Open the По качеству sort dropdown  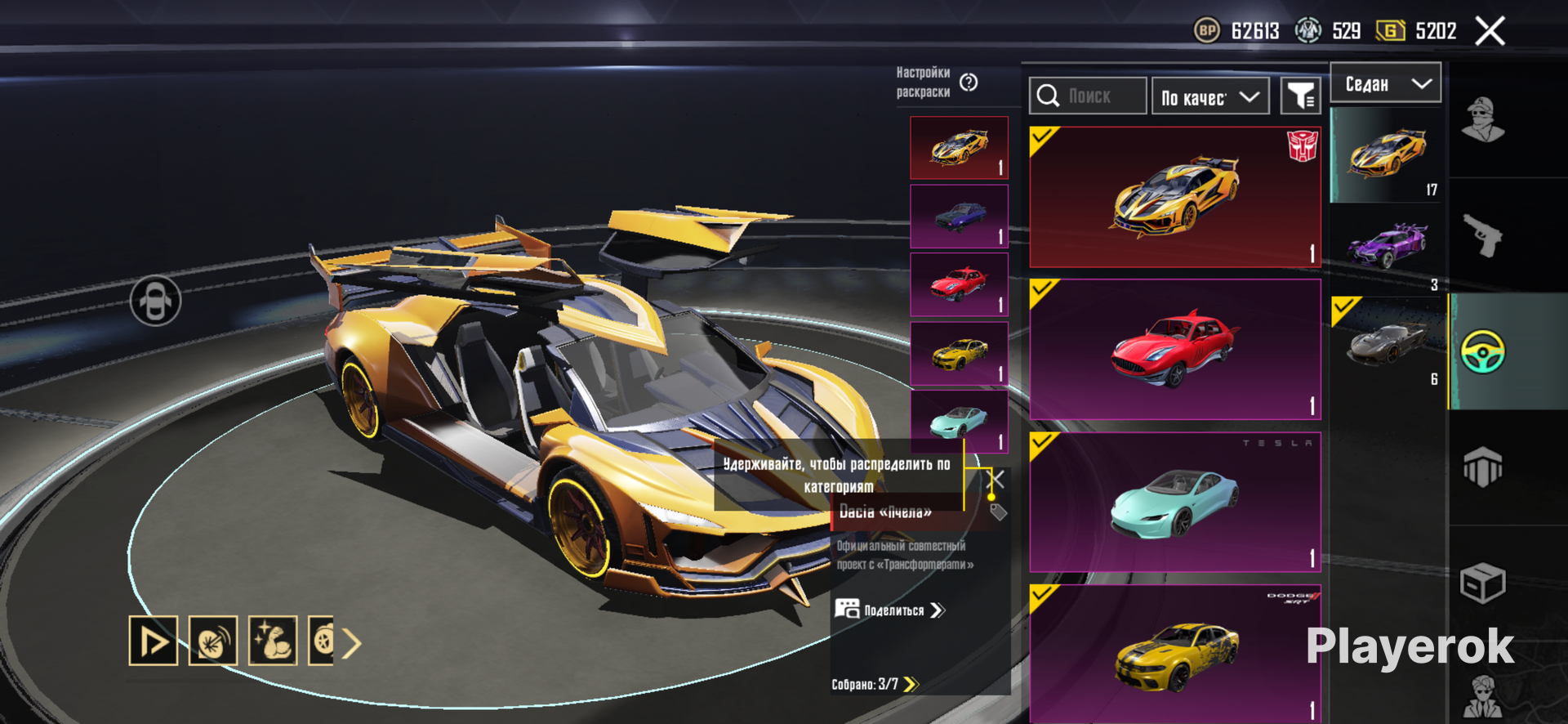pyautogui.click(x=1210, y=97)
